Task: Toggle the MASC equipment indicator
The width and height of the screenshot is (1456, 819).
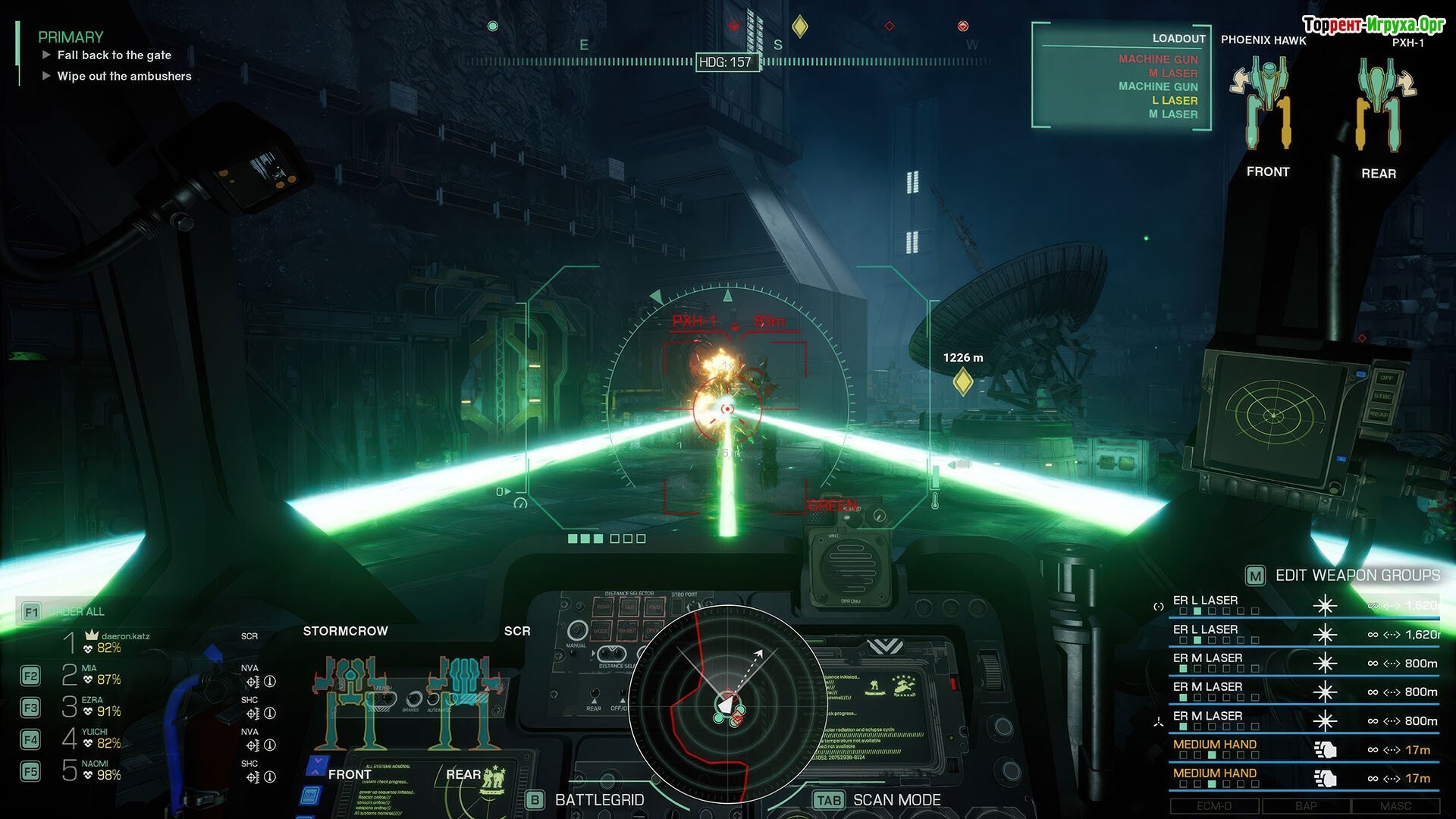Action: (1395, 806)
